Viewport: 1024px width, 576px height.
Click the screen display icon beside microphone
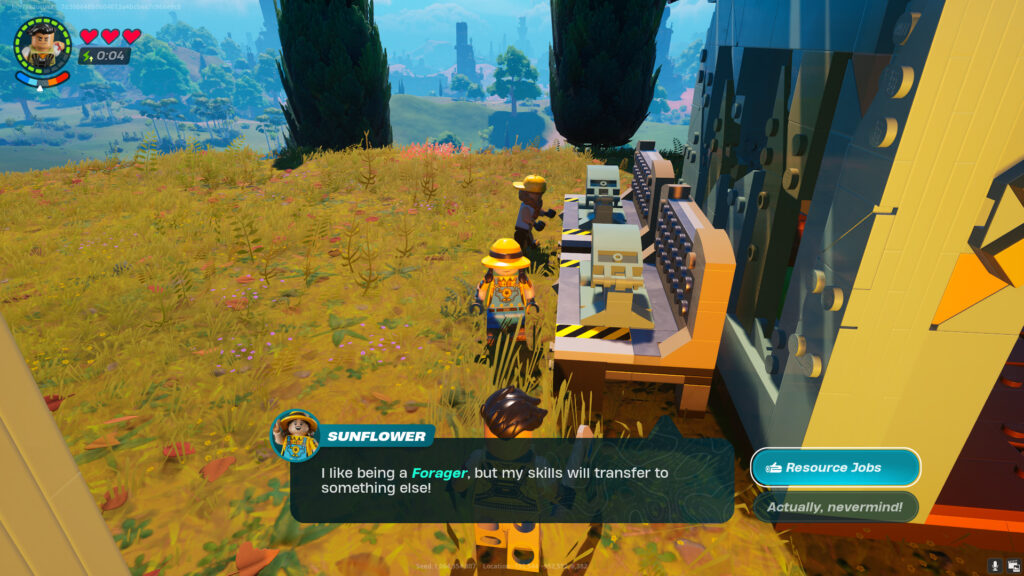(x=1012, y=566)
